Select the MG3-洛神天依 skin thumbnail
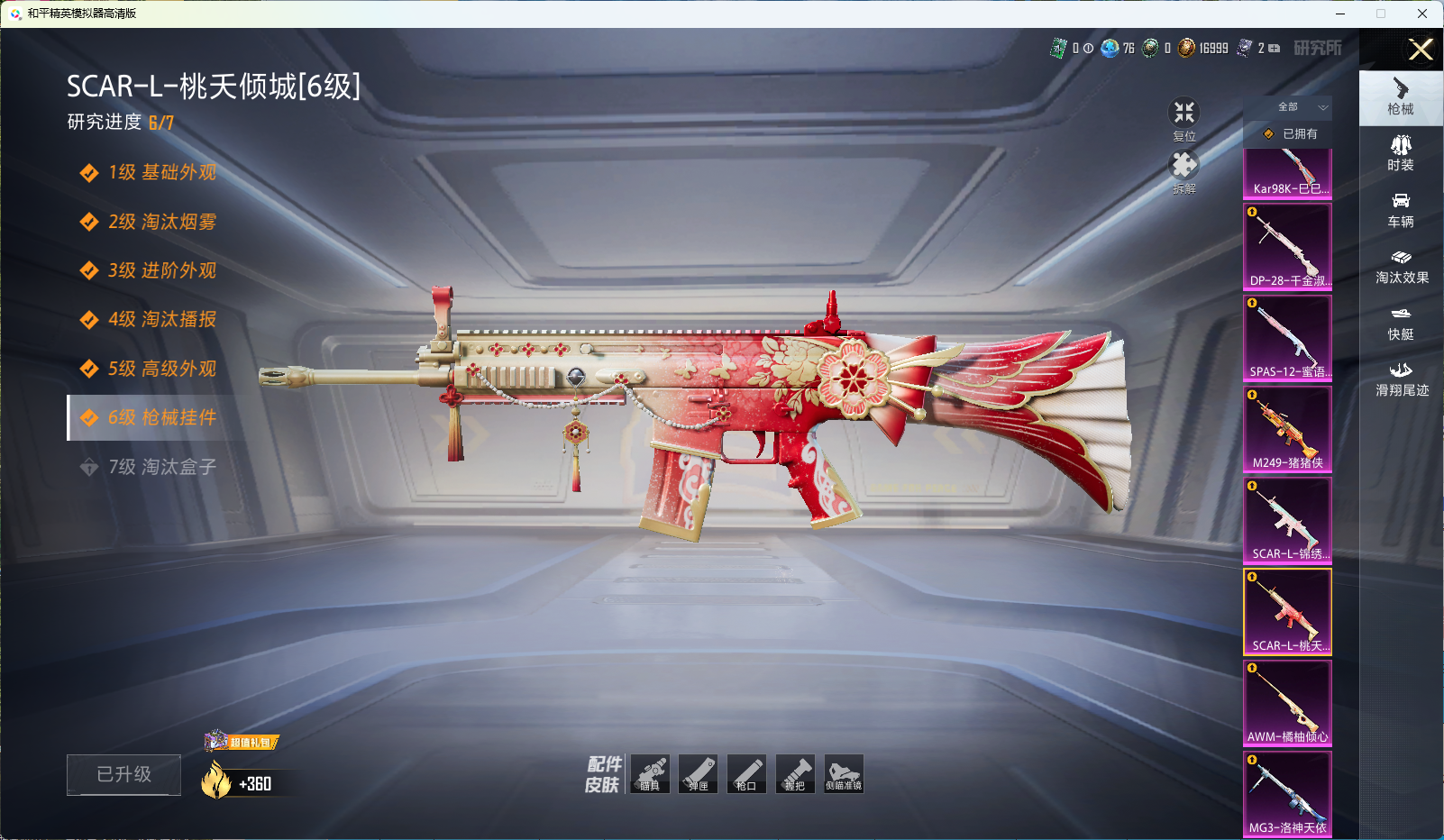 pyautogui.click(x=1287, y=794)
